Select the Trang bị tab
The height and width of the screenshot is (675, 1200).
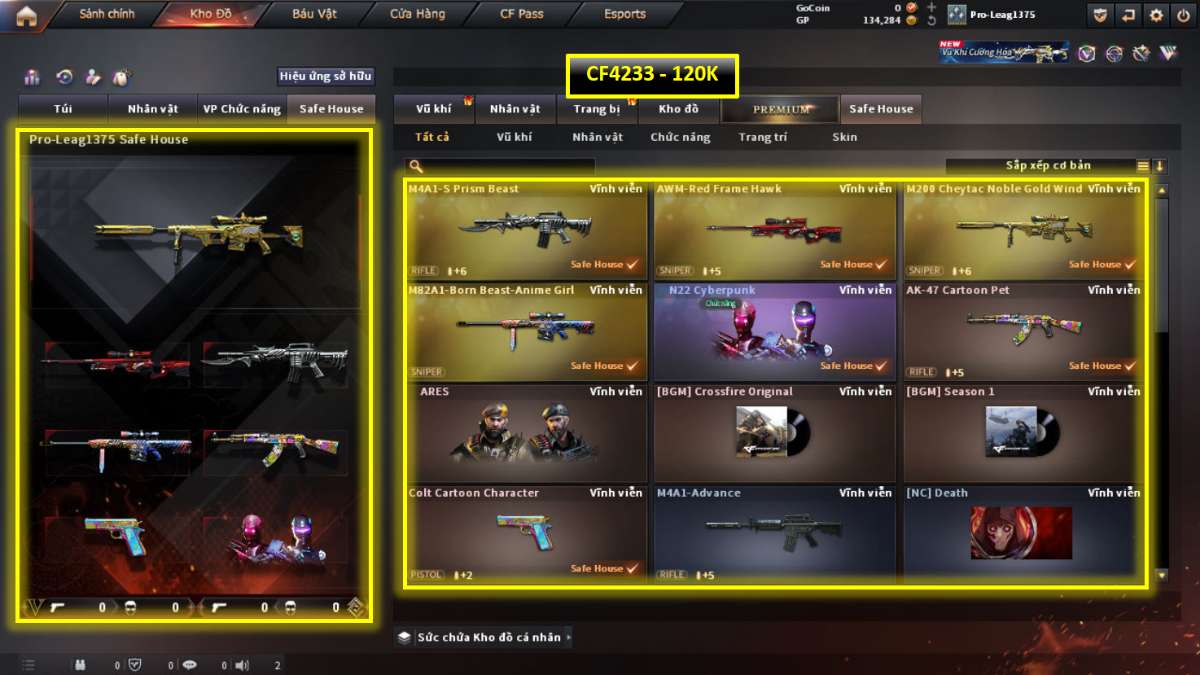598,109
